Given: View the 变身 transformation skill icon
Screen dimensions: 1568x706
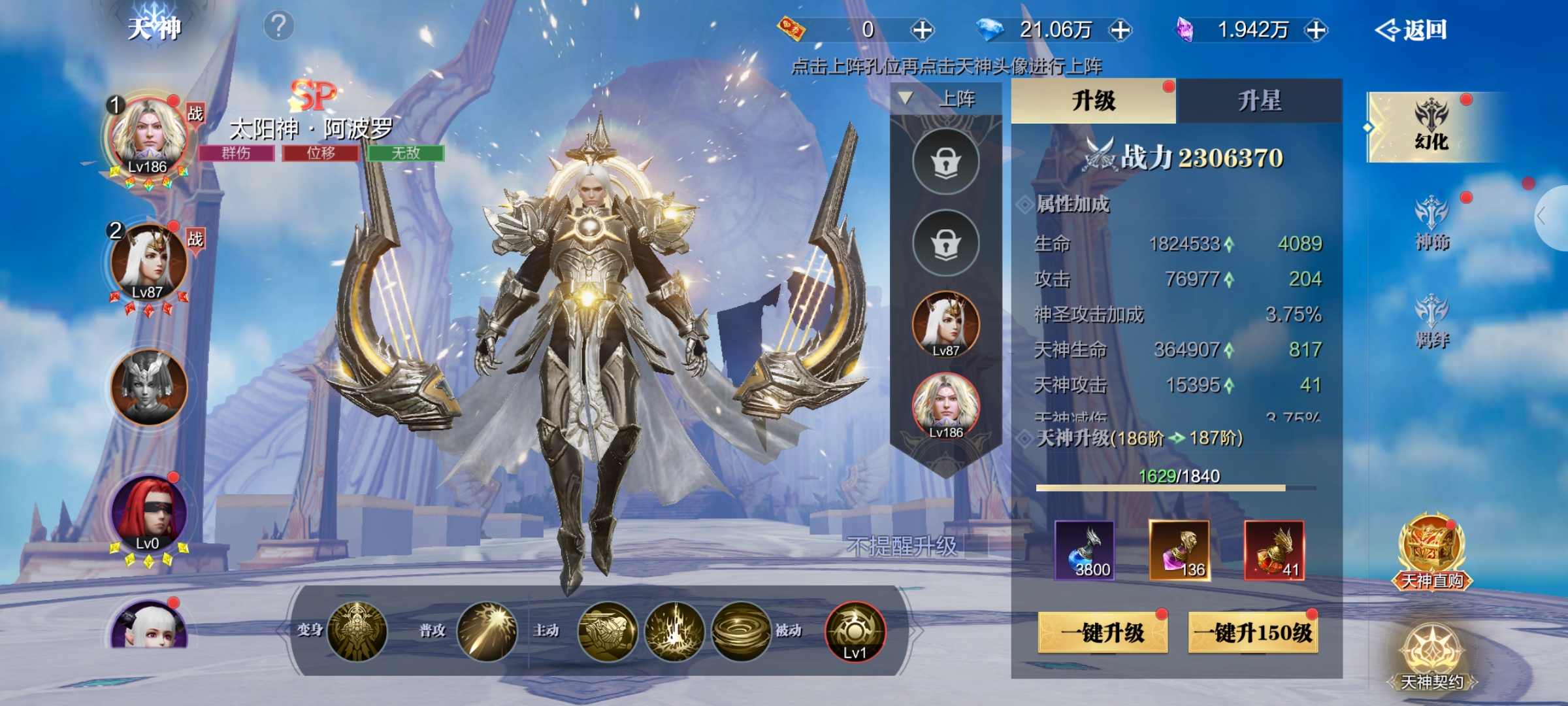Looking at the screenshot, I should point(357,632).
